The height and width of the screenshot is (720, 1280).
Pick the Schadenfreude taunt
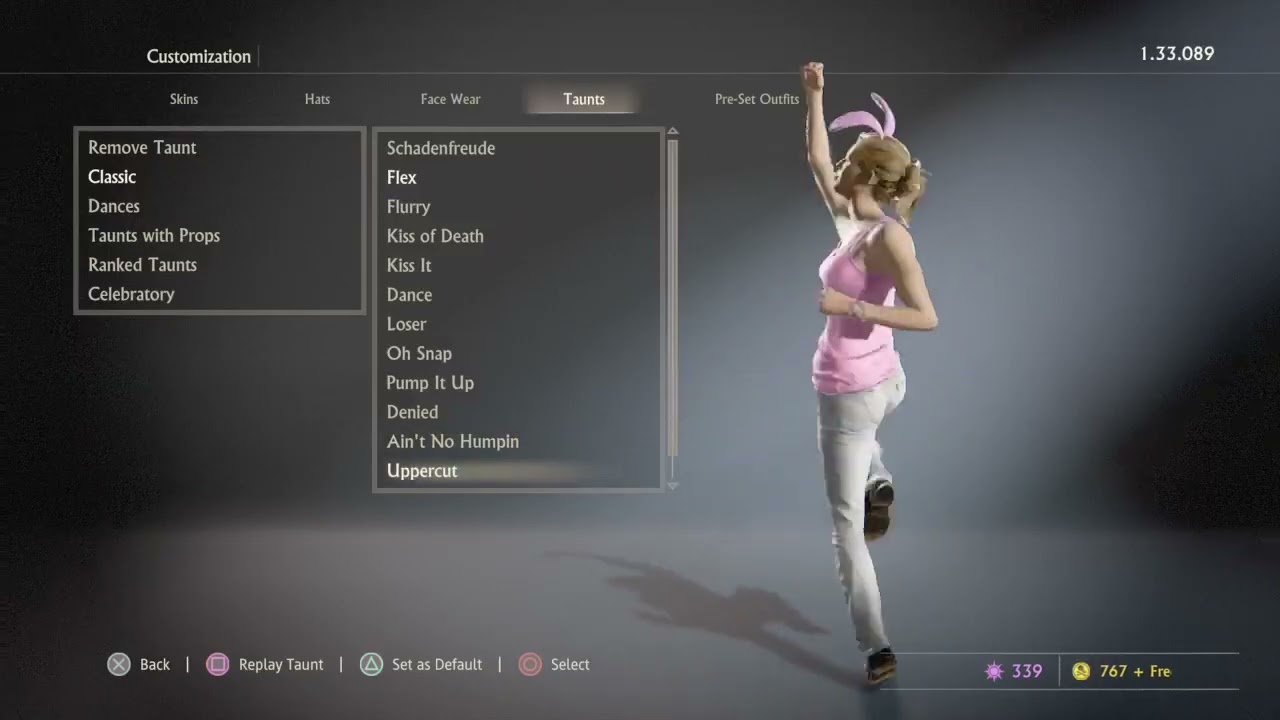(x=441, y=148)
